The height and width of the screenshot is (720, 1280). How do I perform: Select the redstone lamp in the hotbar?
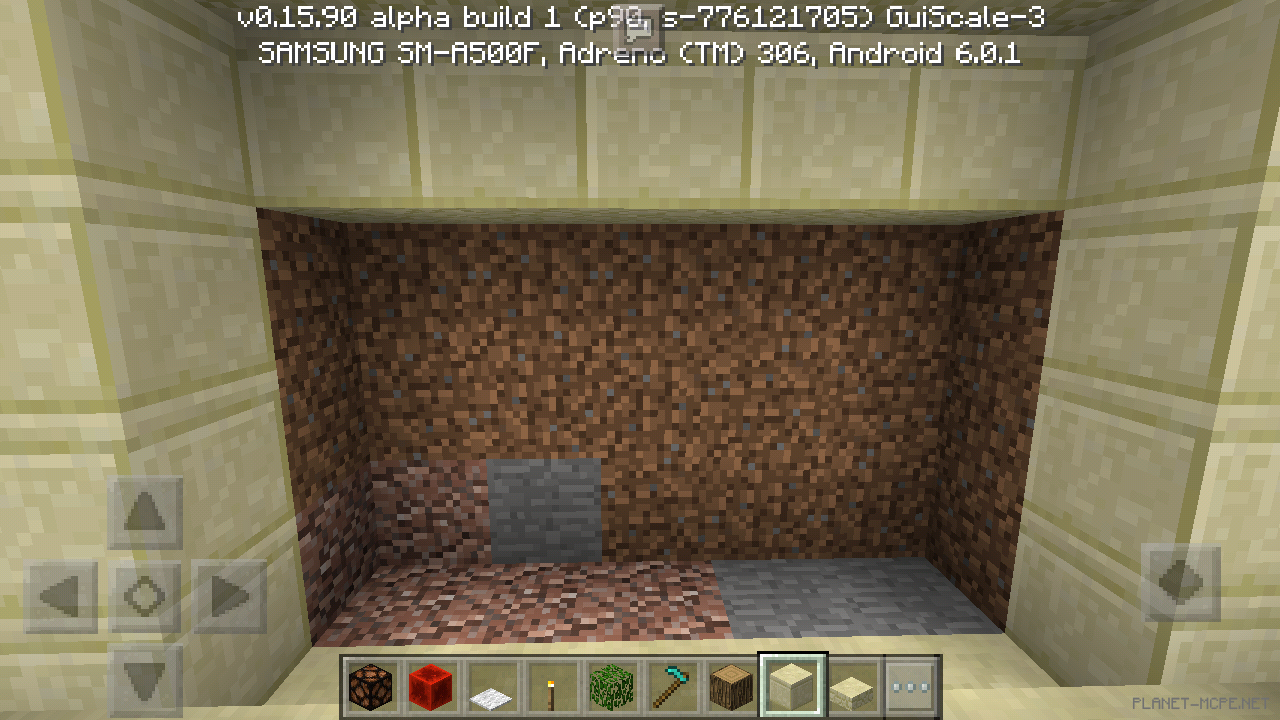click(x=371, y=684)
